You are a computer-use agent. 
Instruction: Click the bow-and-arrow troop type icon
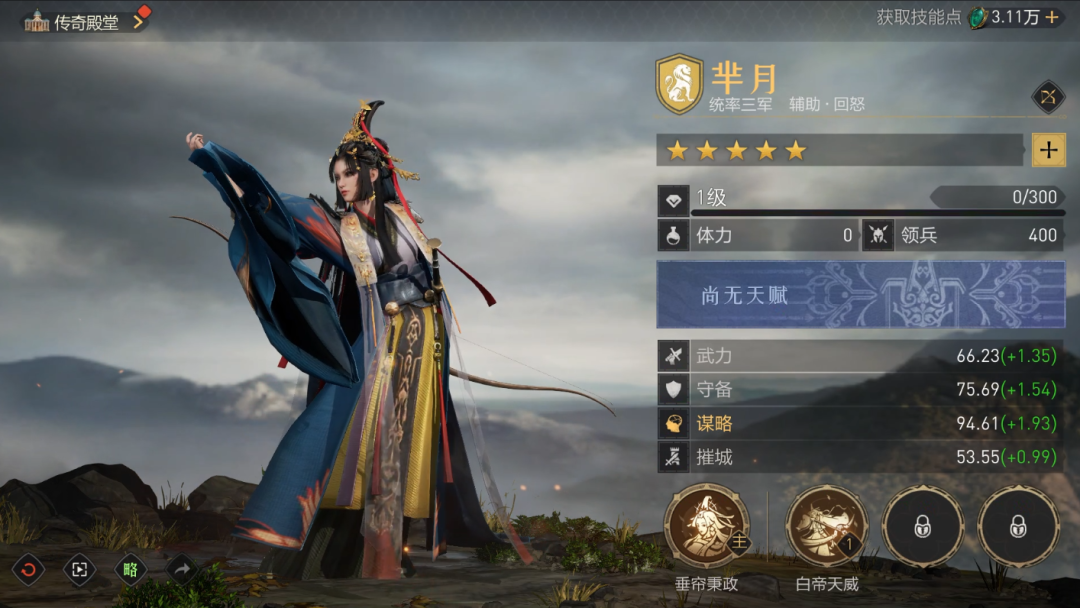coord(1048,97)
